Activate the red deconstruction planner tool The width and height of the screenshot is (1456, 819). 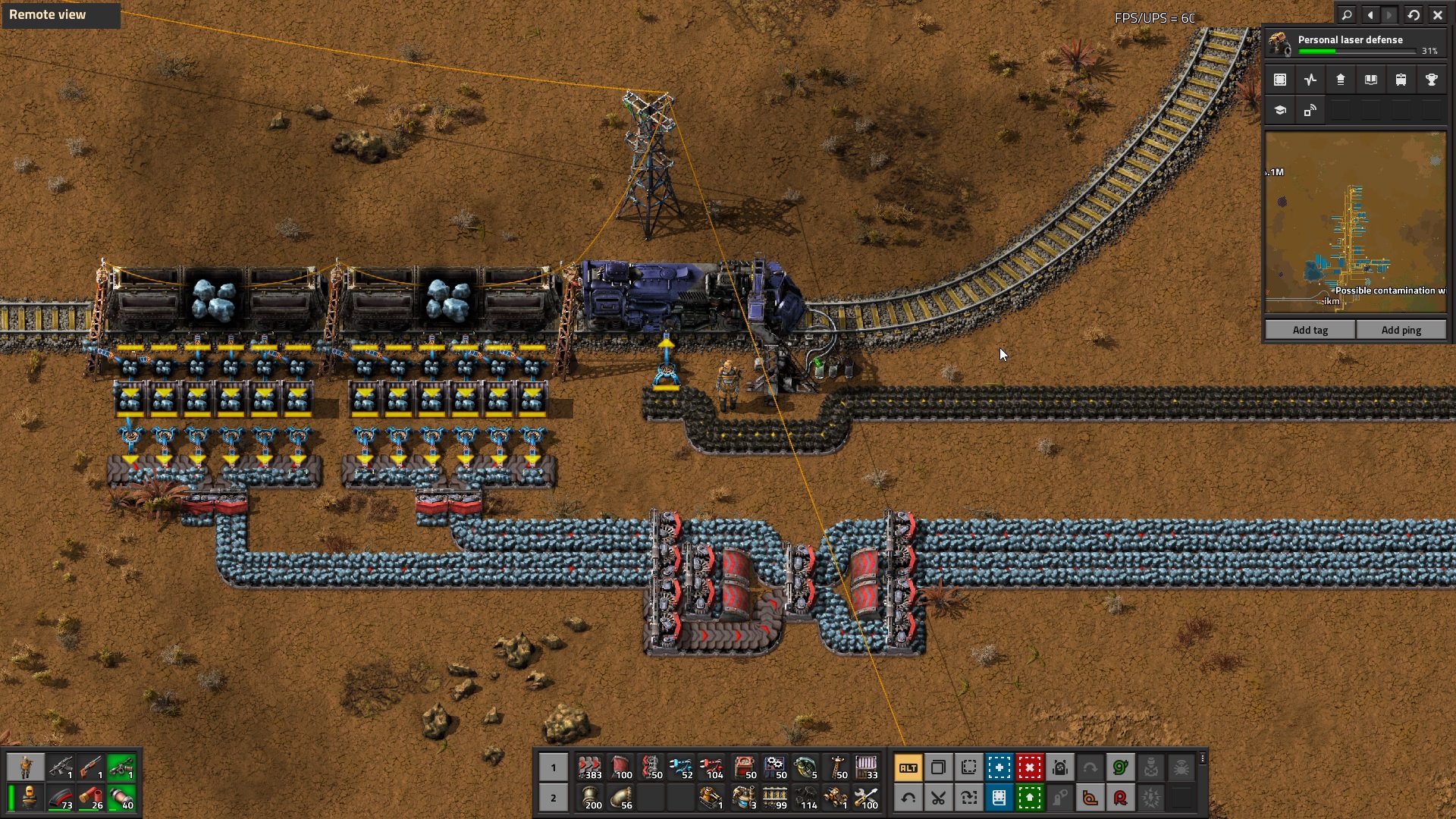[x=1029, y=767]
